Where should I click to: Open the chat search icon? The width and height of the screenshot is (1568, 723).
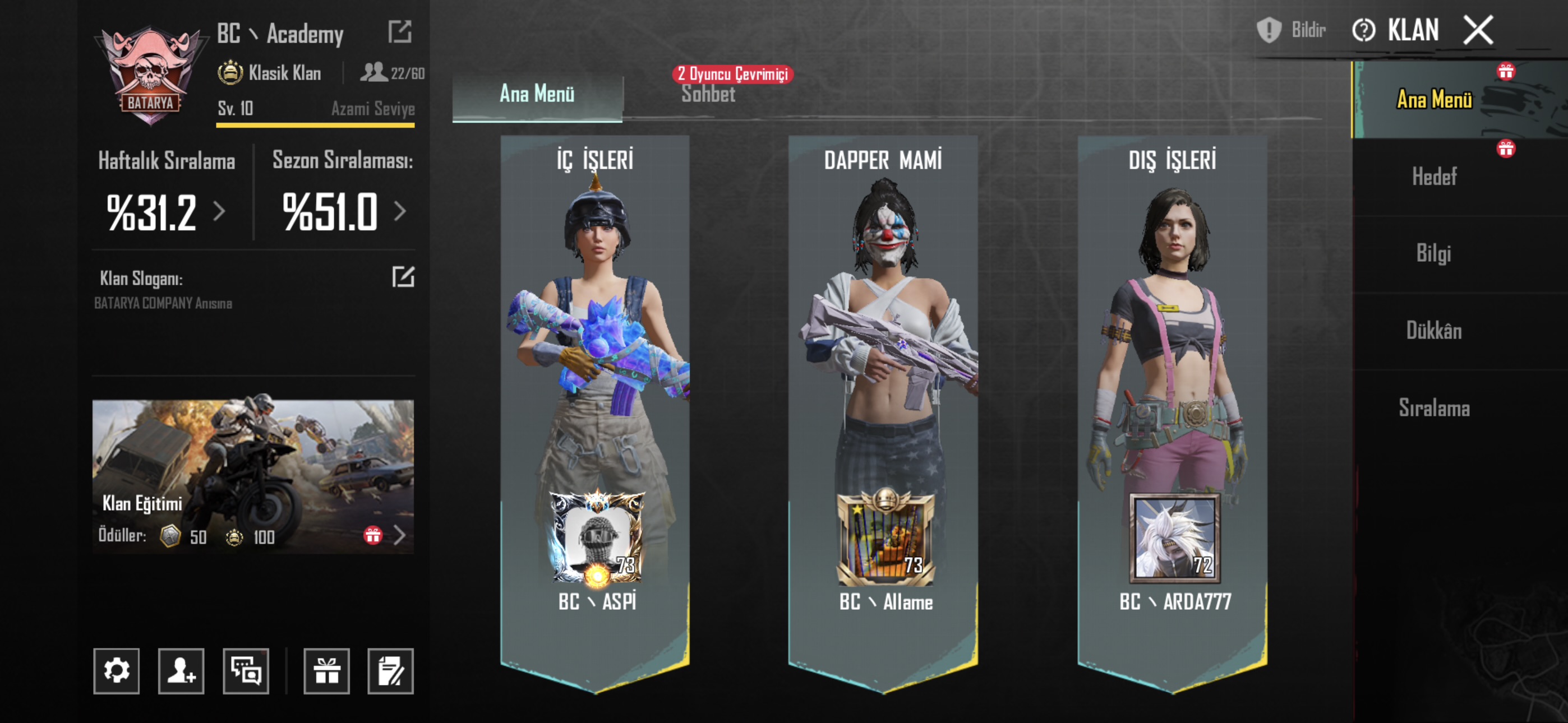[x=247, y=670]
